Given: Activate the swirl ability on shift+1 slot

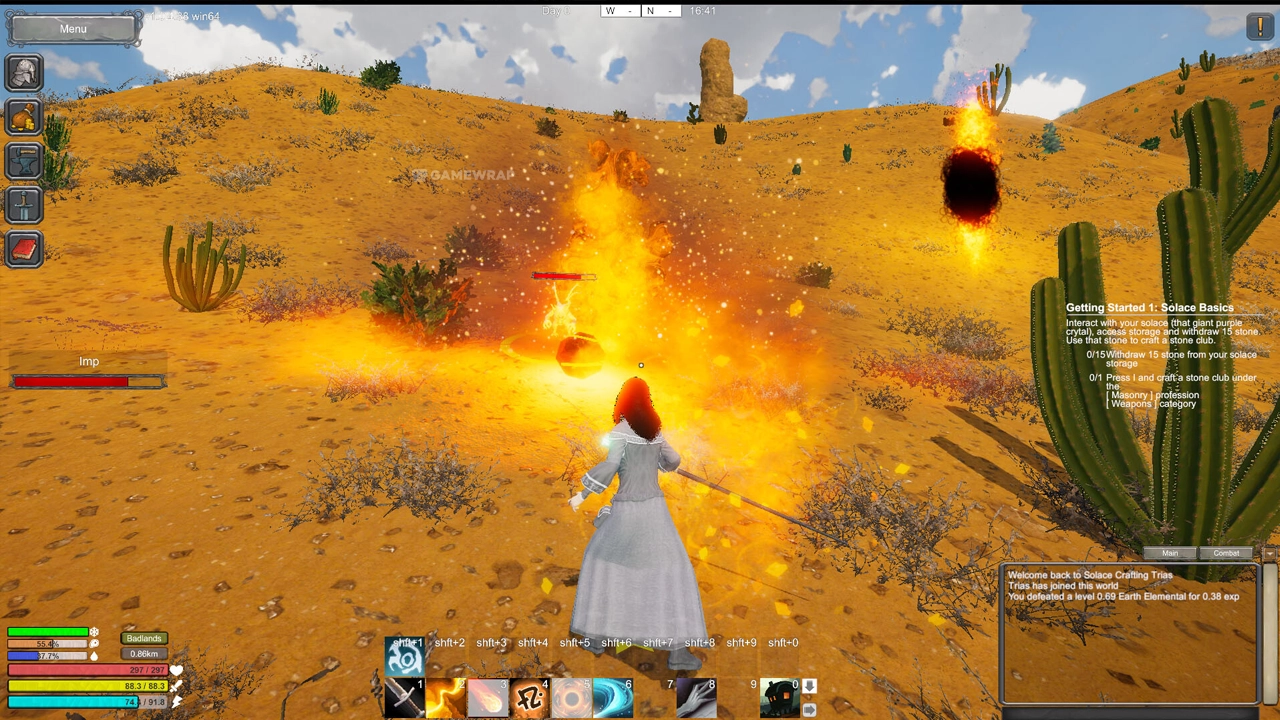Looking at the screenshot, I should pos(405,657).
